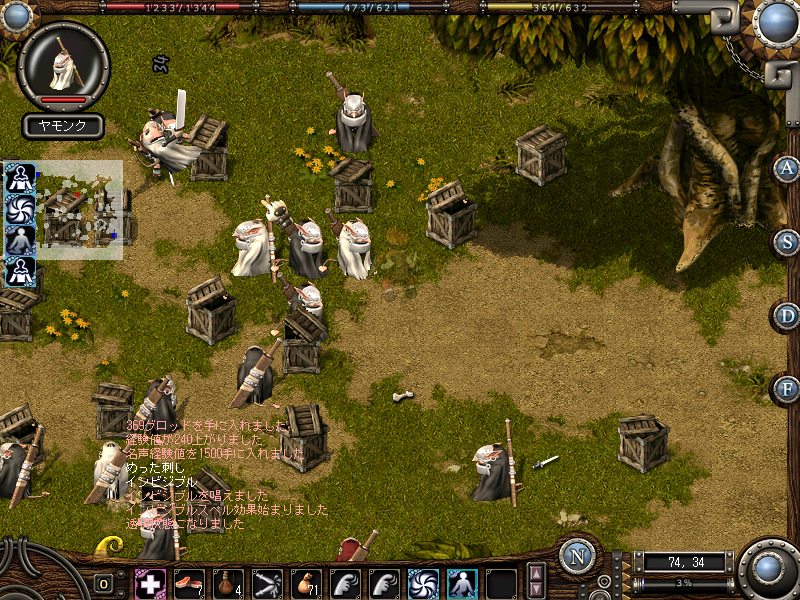Viewport: 800px width, 600px height.
Task: Open the top-right blue orb menu
Action: point(776,22)
